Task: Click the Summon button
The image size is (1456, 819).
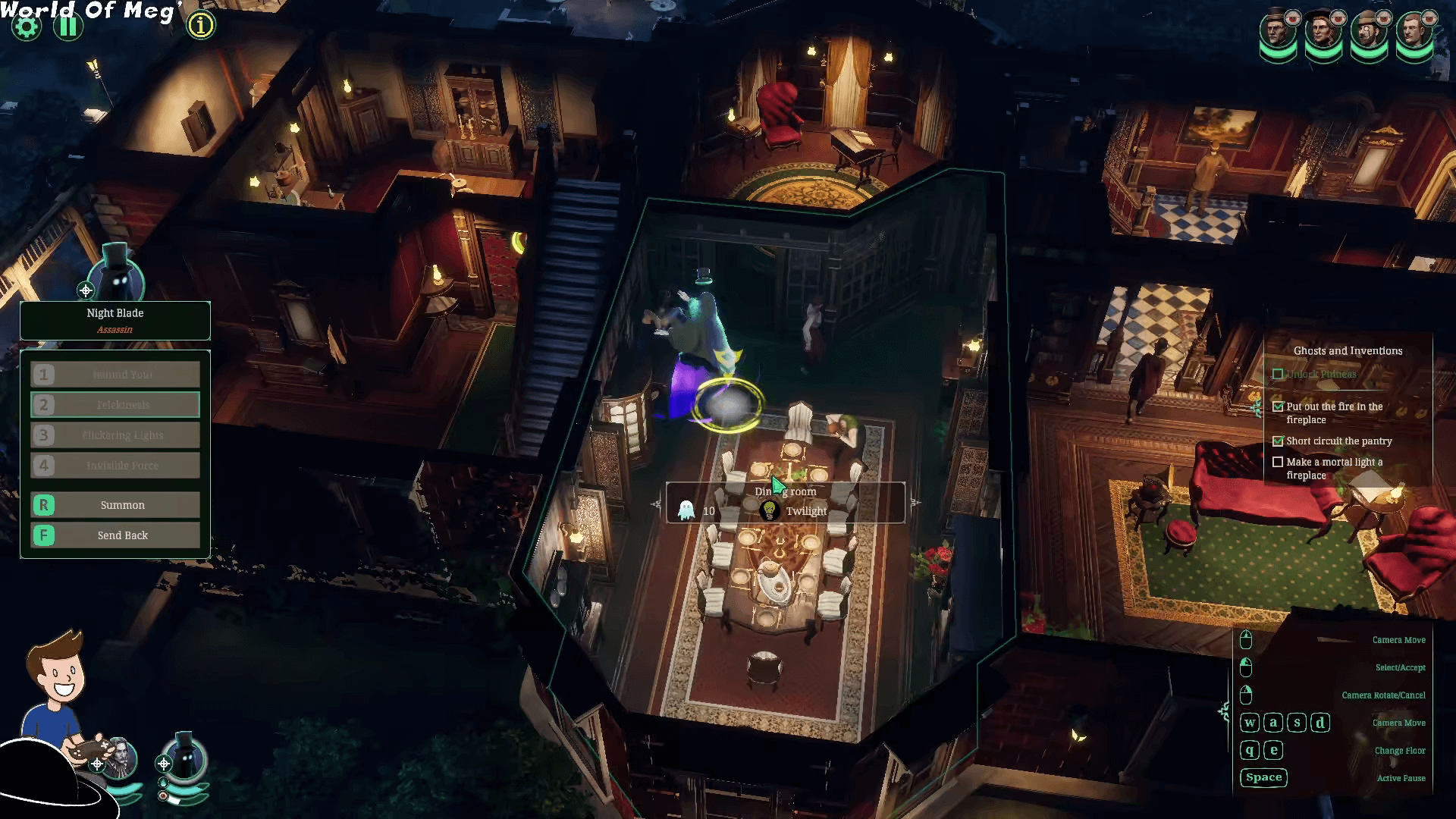Action: tap(115, 505)
